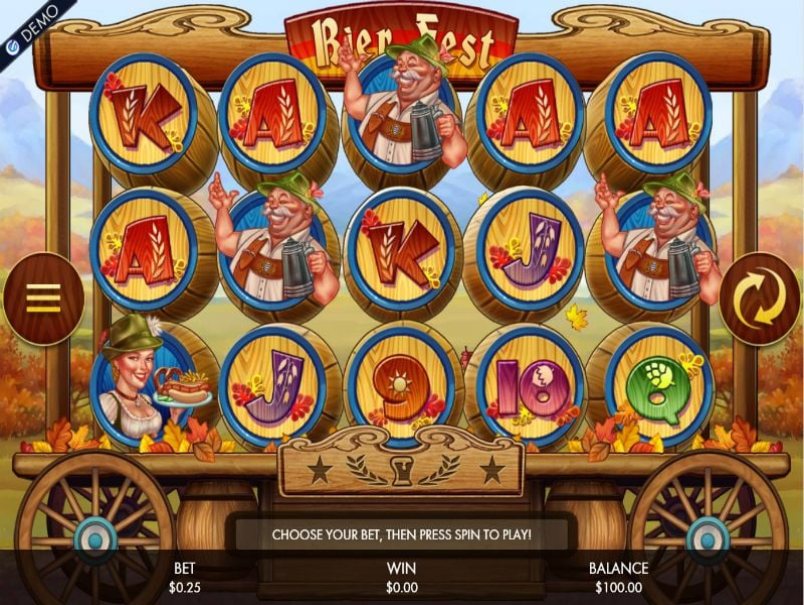
Task: Spin the reels with the arrow button
Action: point(759,298)
